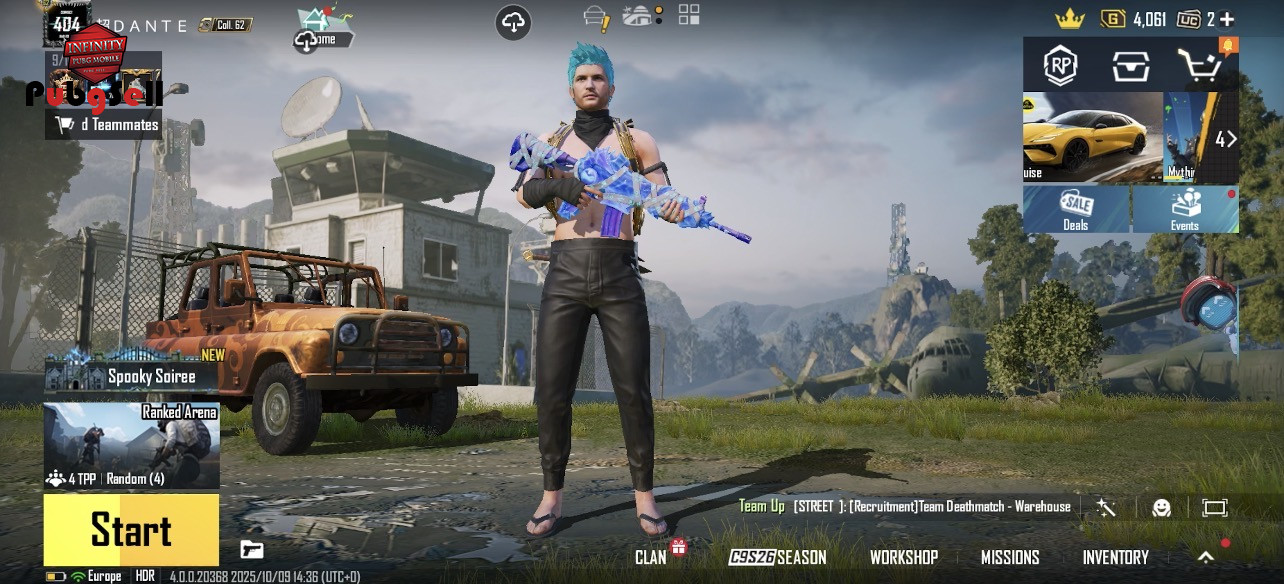Open the Royale Pass RP icon
The height and width of the screenshot is (584, 1284).
[1060, 66]
